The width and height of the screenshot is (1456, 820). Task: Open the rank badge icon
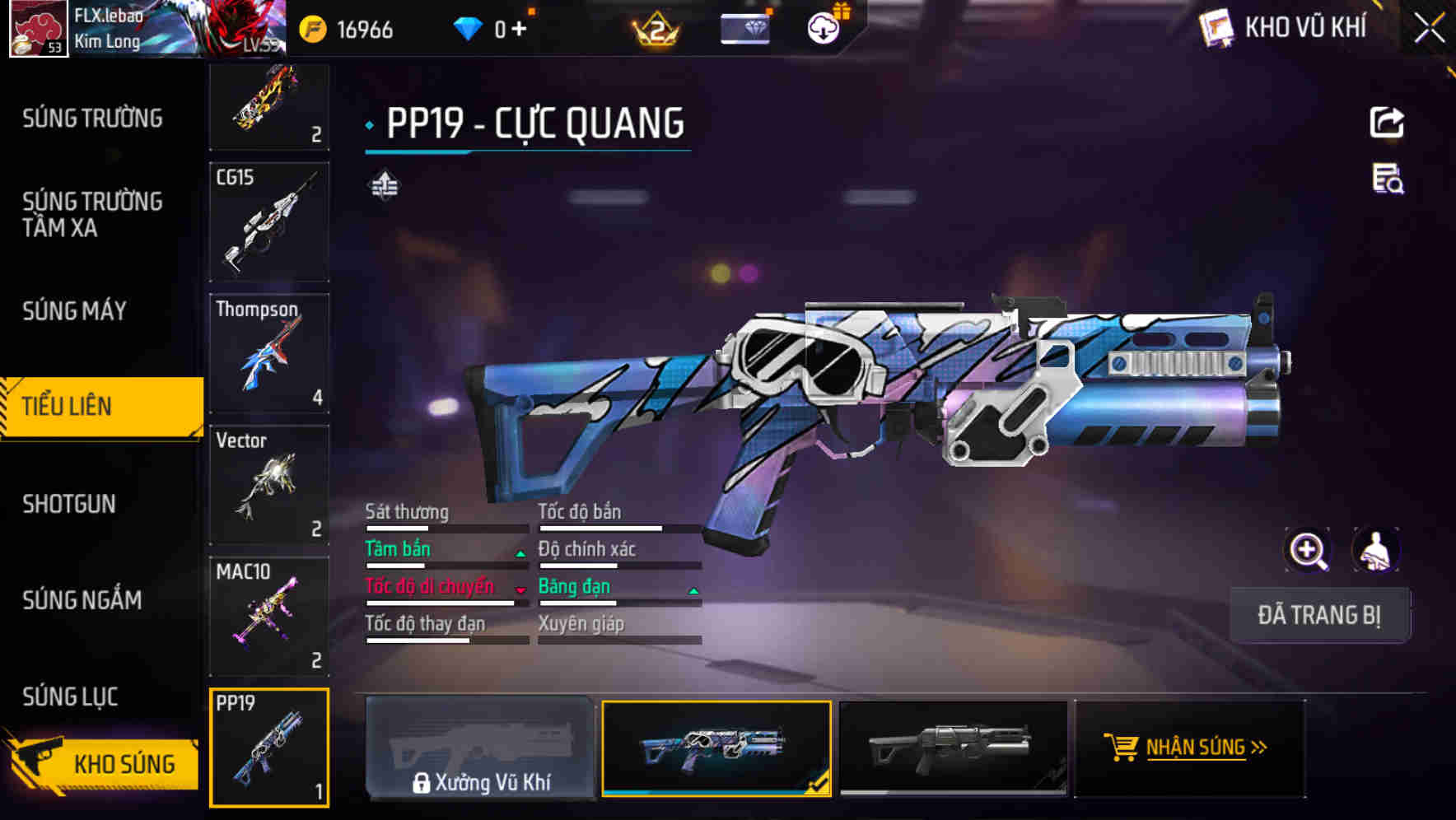(x=655, y=30)
